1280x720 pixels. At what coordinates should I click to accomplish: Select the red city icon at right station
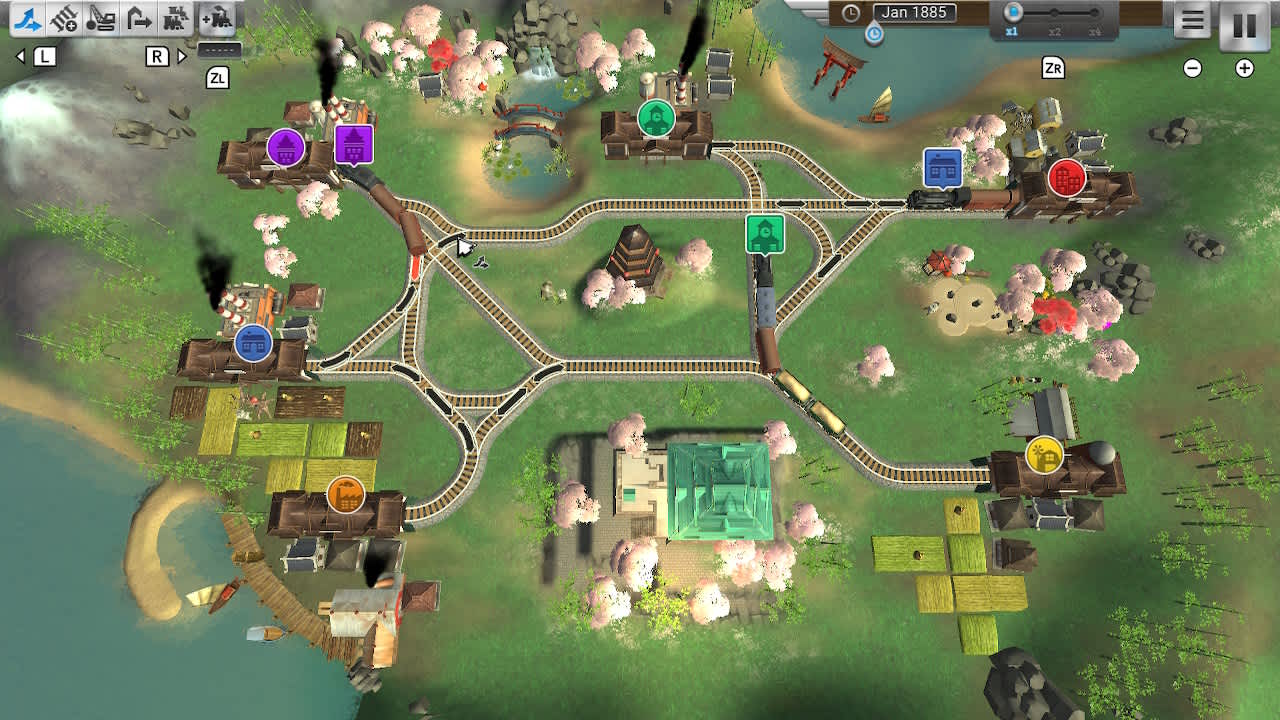[x=1065, y=179]
